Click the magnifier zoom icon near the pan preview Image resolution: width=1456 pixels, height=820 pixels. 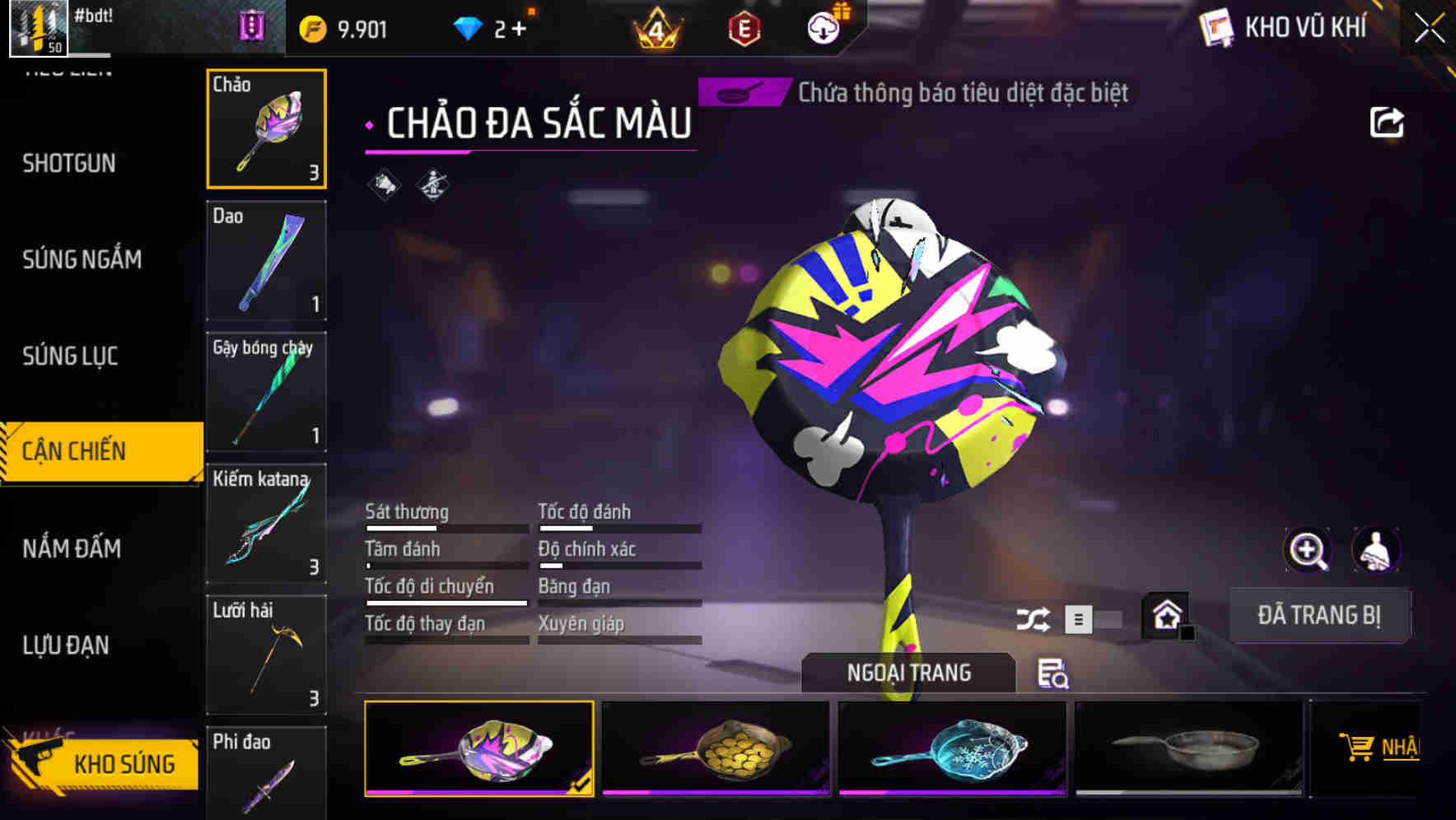tap(1309, 549)
